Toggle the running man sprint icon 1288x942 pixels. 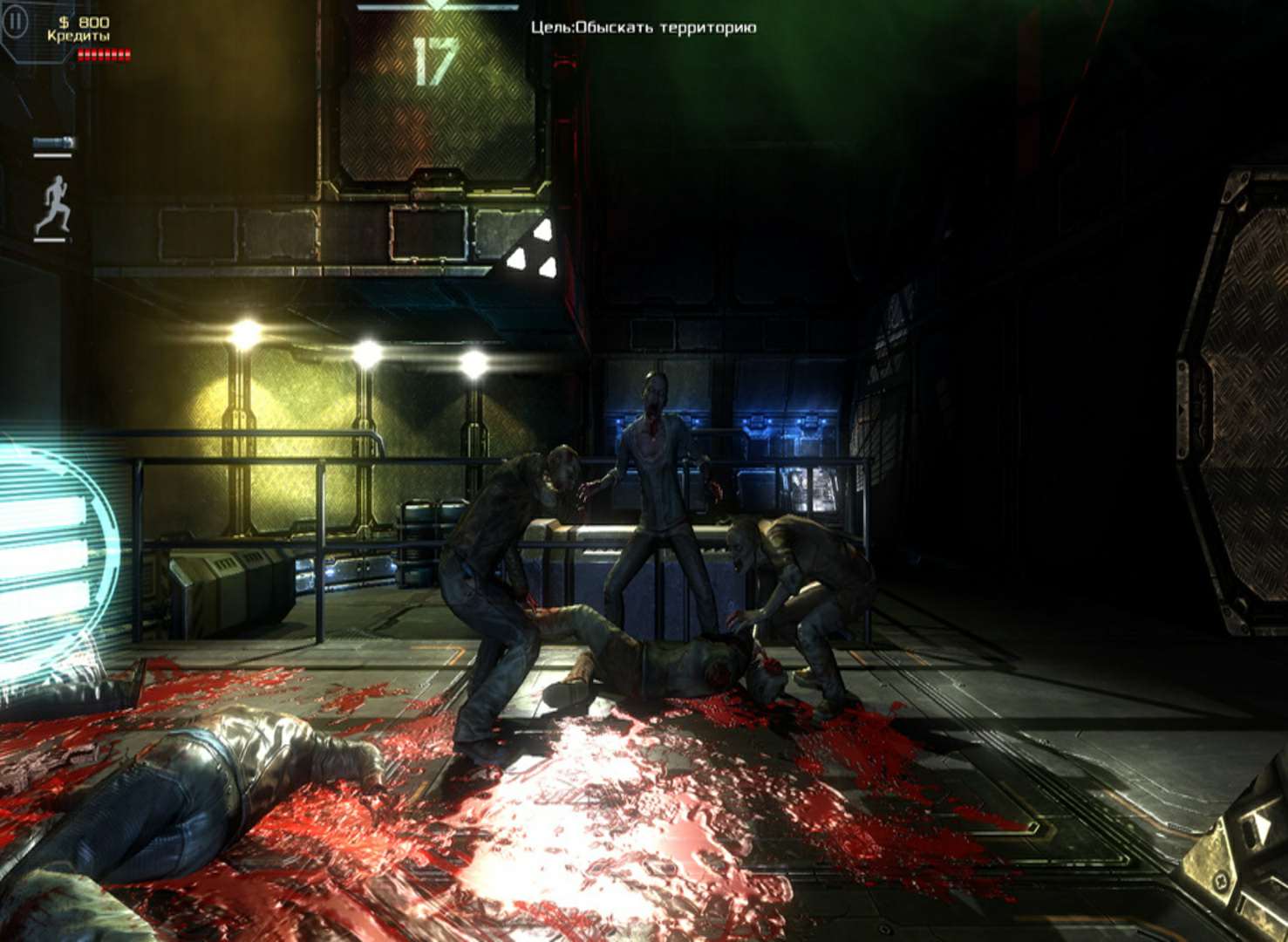[x=53, y=206]
